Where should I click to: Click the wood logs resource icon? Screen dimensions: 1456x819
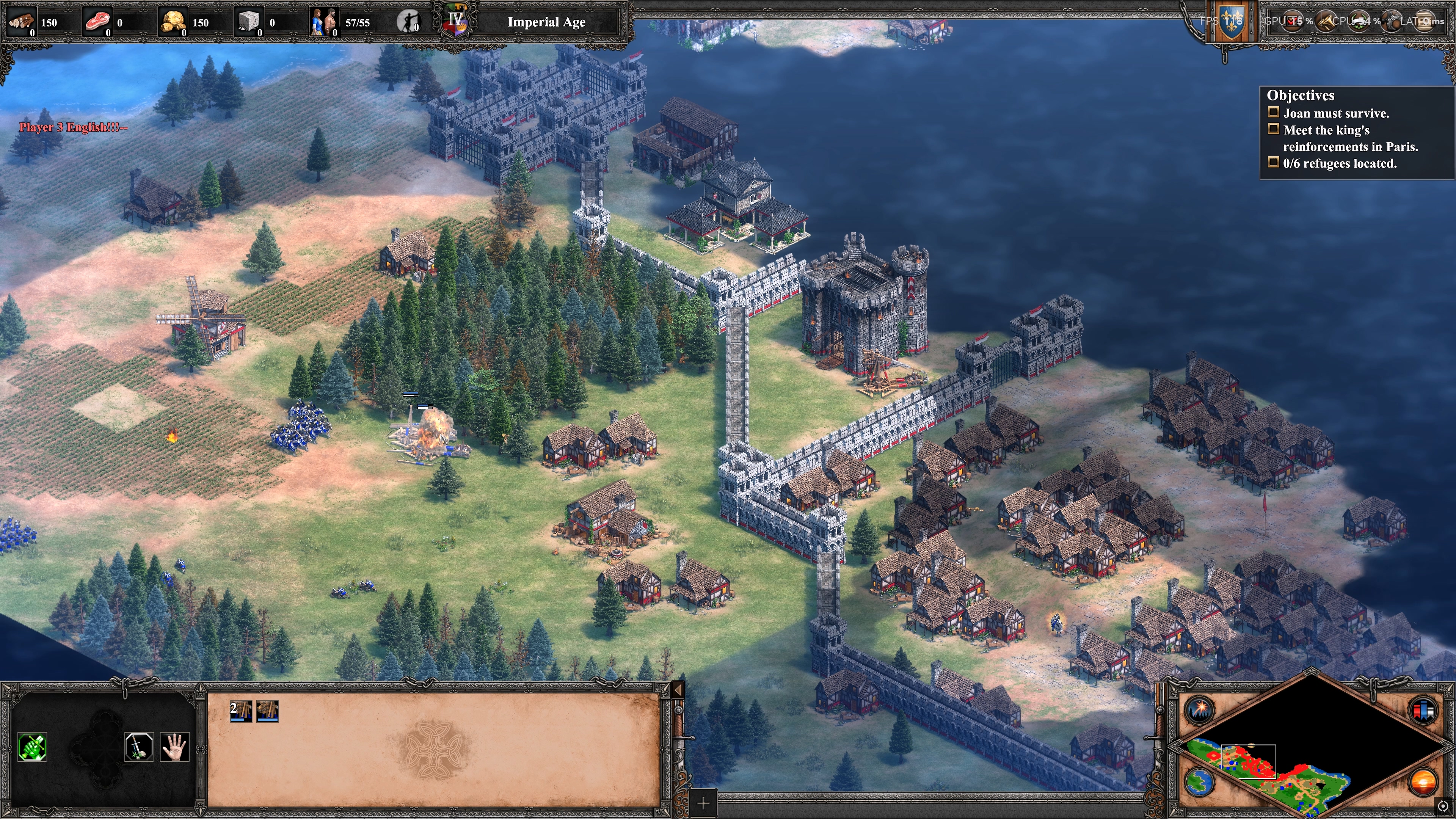tap(20, 22)
